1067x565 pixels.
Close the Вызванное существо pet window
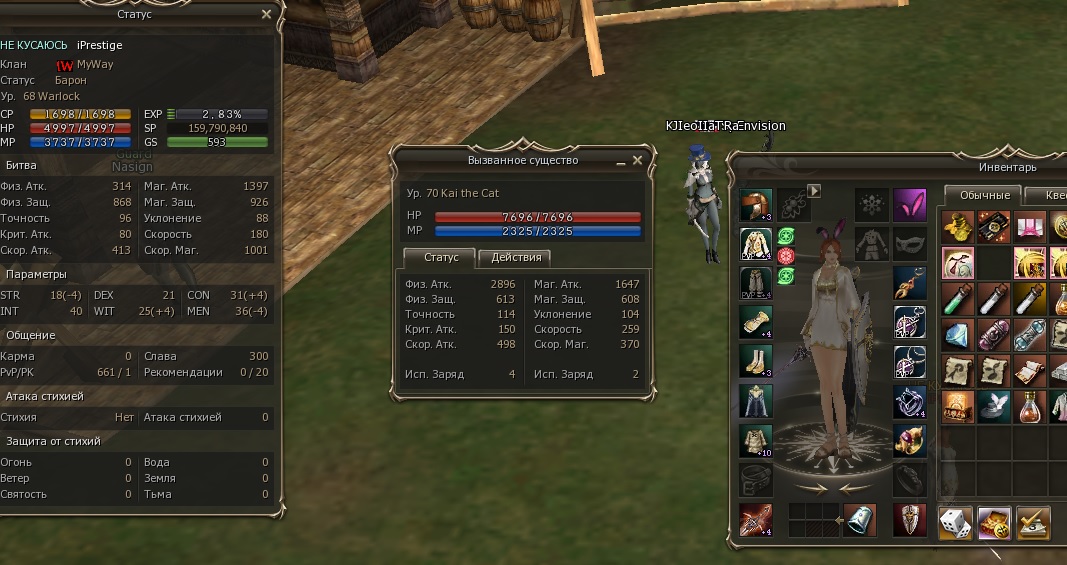638,160
